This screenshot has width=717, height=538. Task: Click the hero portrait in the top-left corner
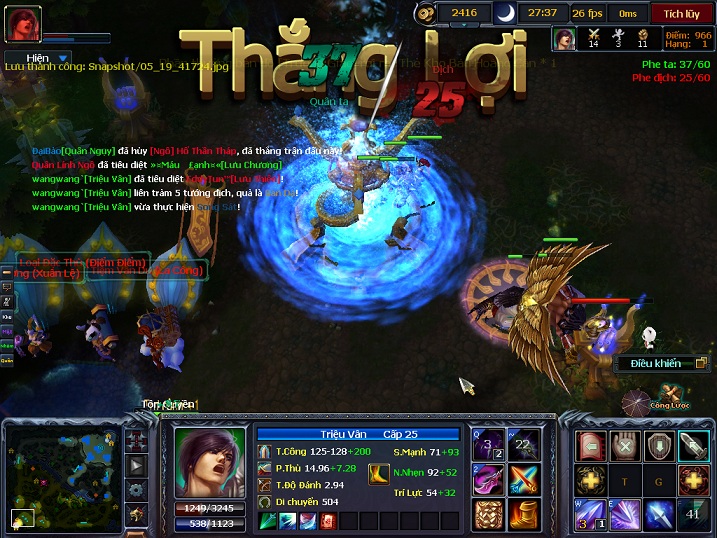point(25,24)
